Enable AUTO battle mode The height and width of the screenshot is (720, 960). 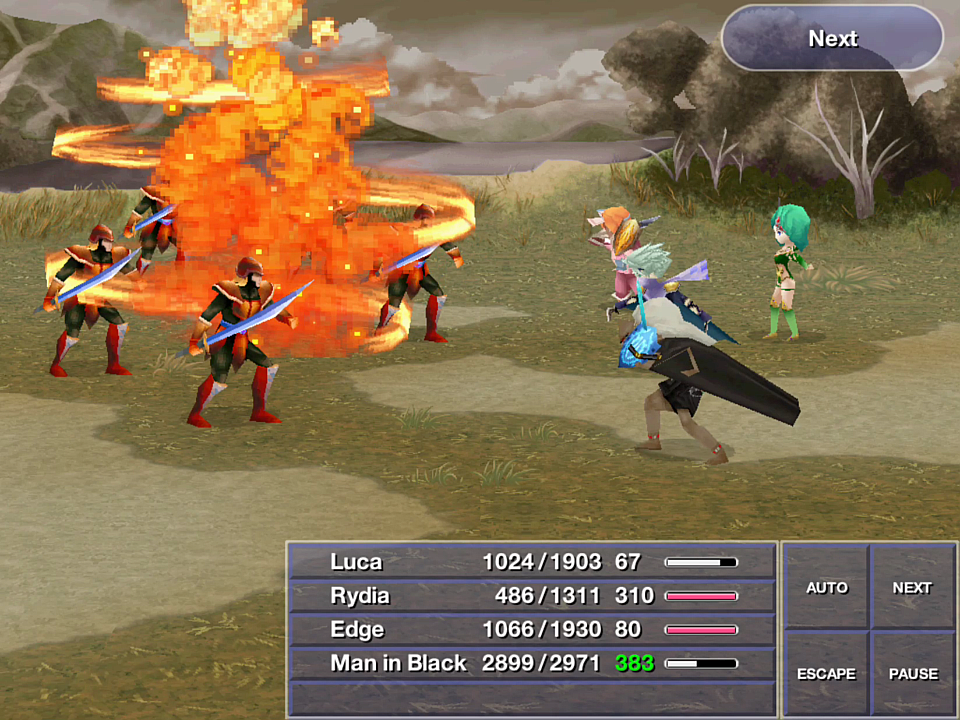(826, 588)
